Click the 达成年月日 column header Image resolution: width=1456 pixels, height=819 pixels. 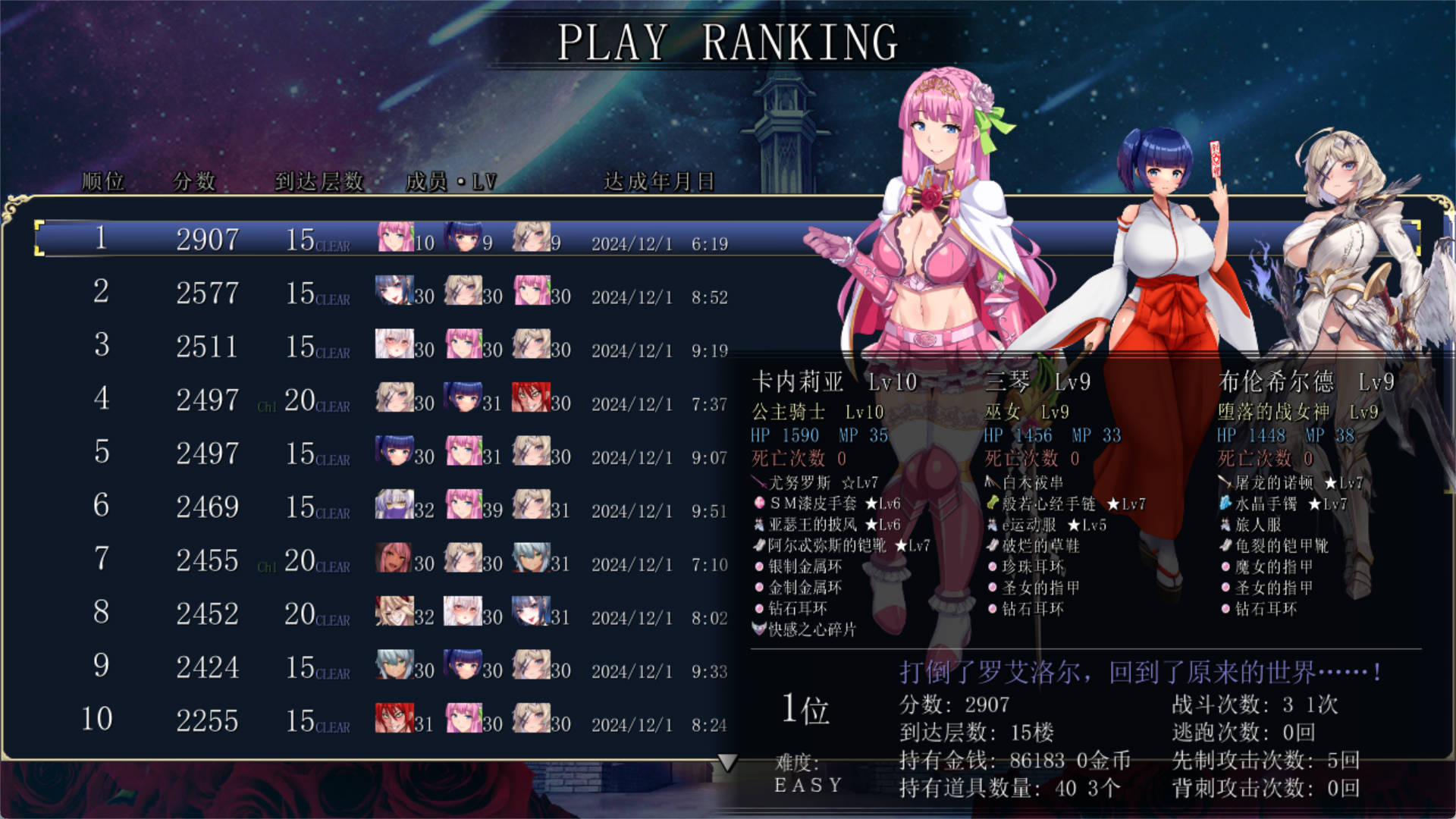[x=659, y=182]
